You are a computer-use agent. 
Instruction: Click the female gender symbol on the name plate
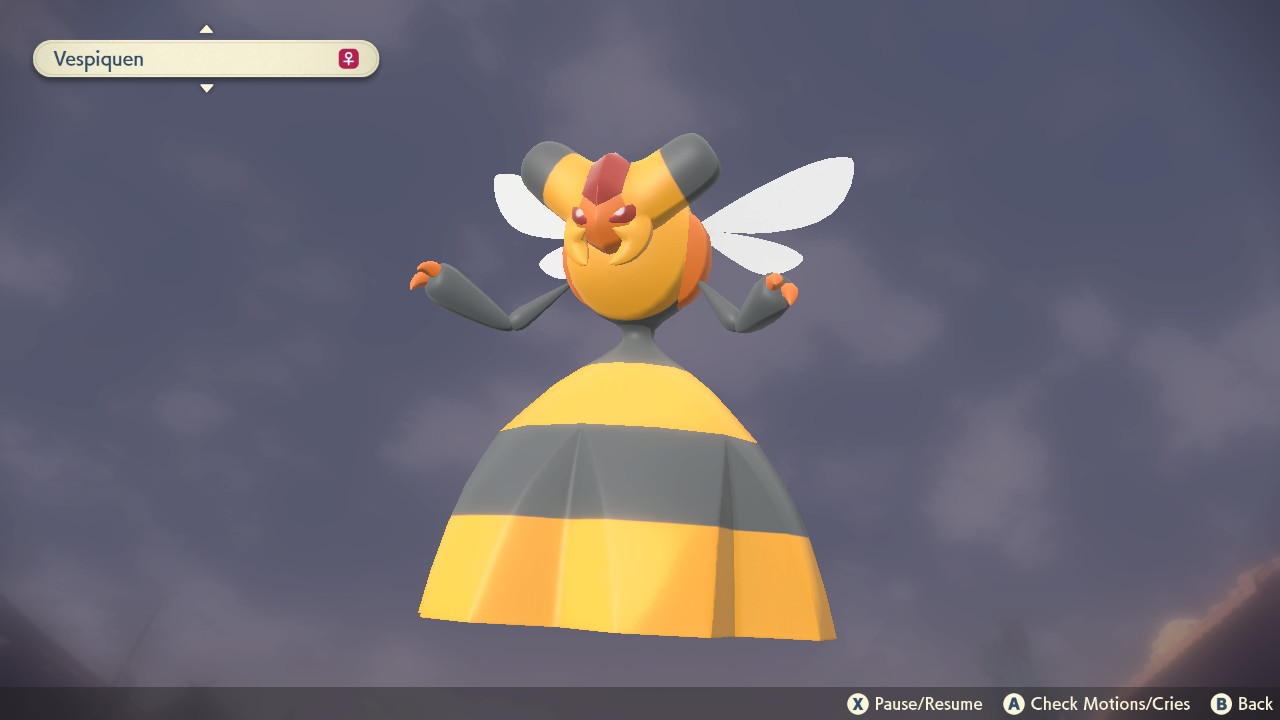coord(346,59)
